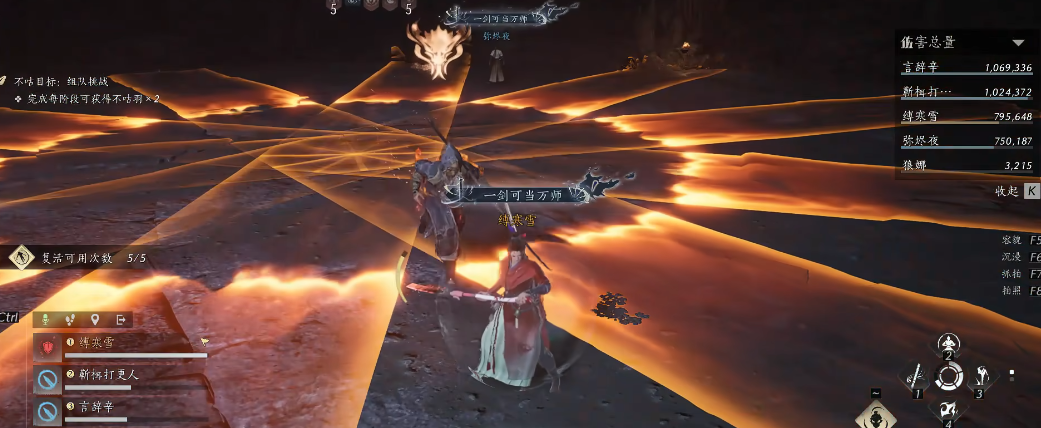
Task: Click the footprints follow icon
Action: pyautogui.click(x=71, y=320)
